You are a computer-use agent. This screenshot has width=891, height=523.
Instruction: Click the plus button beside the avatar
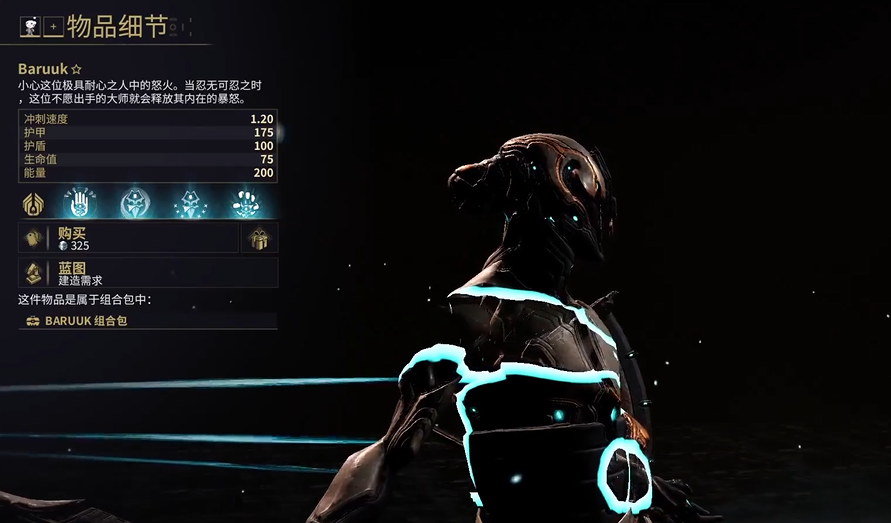tap(54, 27)
